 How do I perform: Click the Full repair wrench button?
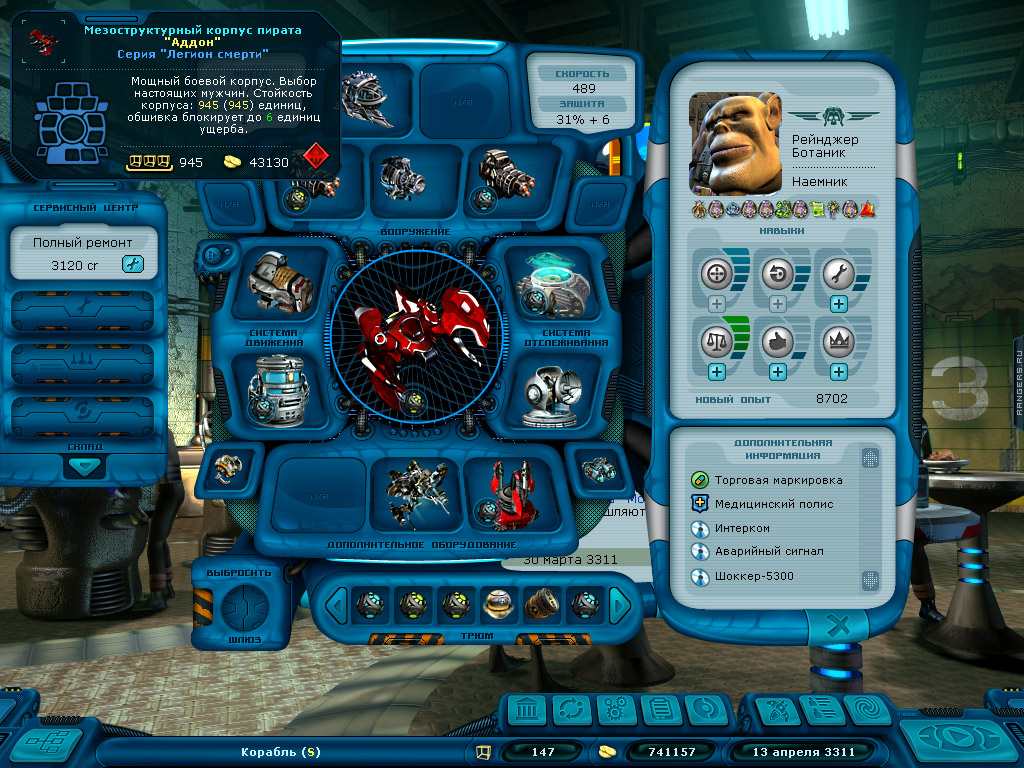(x=132, y=264)
